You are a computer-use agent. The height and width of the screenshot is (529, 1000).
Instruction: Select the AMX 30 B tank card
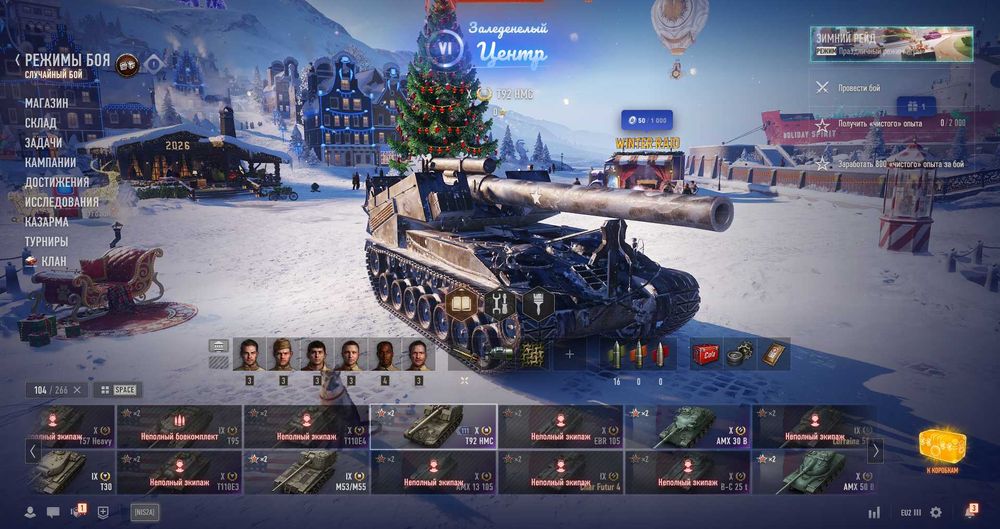(x=687, y=426)
